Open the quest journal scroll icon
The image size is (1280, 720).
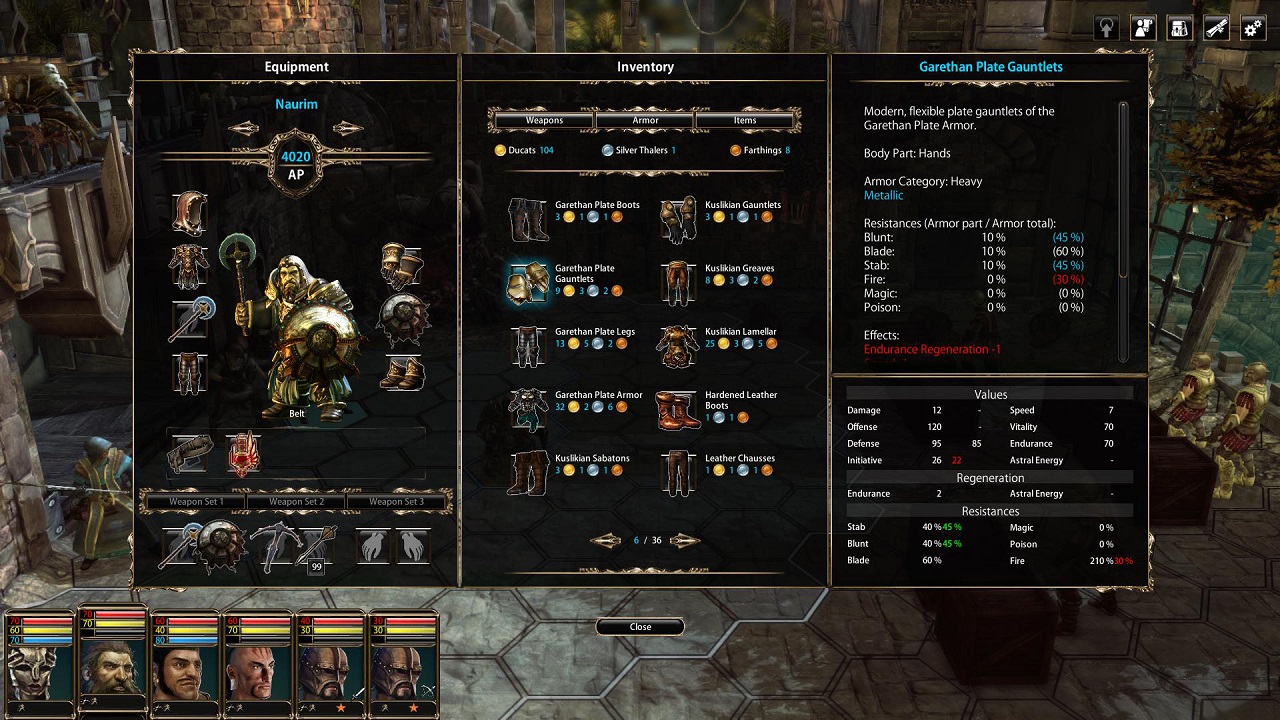coord(1215,27)
